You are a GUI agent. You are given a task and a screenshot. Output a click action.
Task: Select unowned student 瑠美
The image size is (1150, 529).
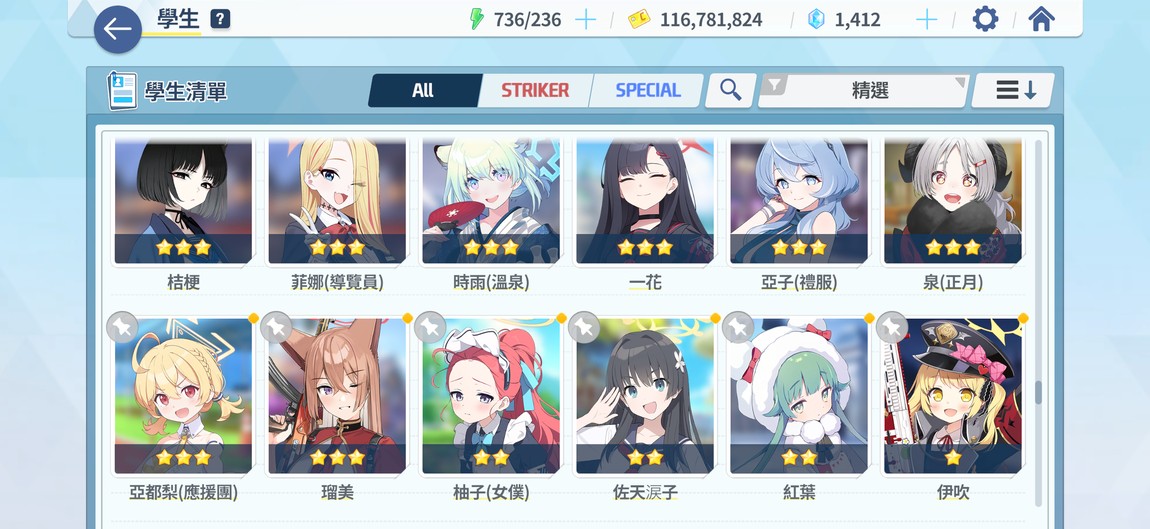337,396
